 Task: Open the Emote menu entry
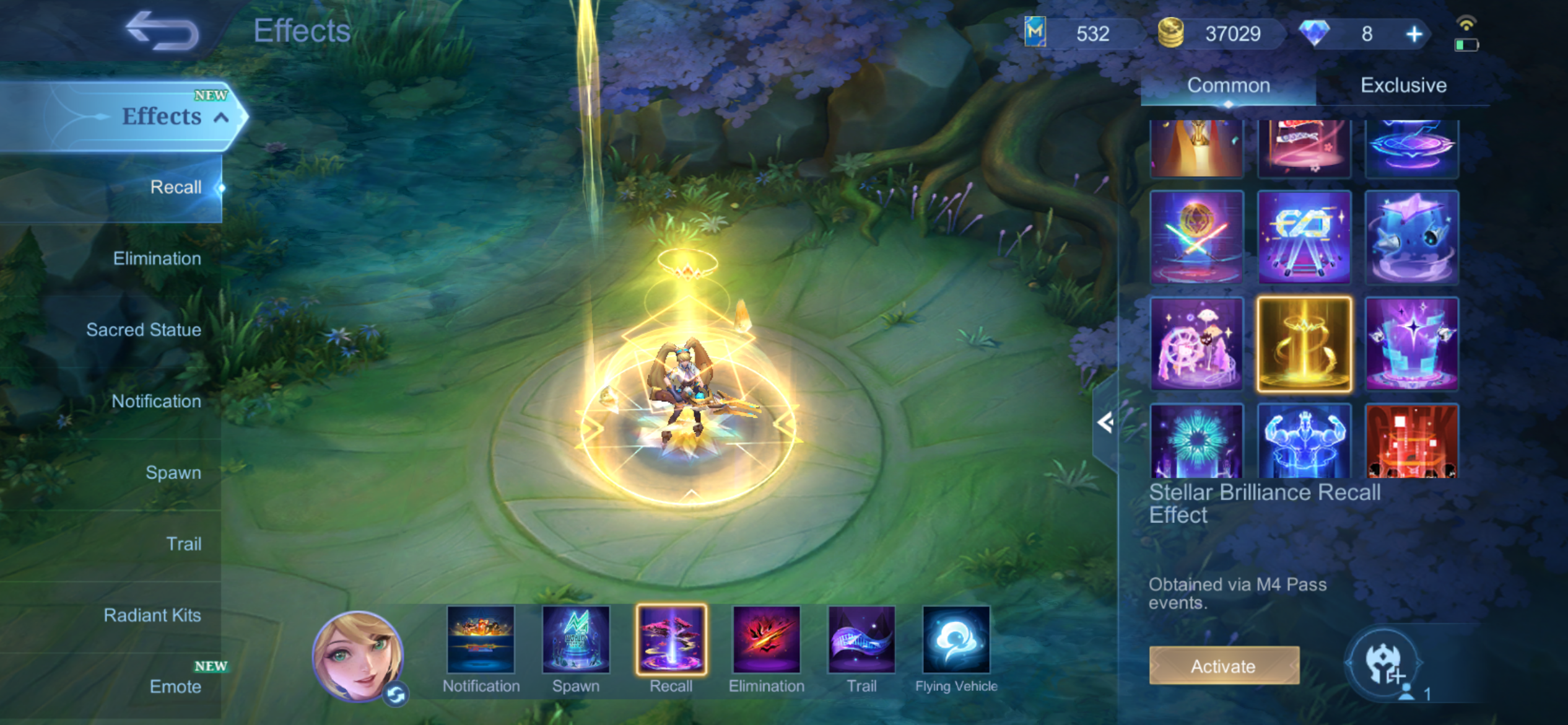pyautogui.click(x=175, y=686)
